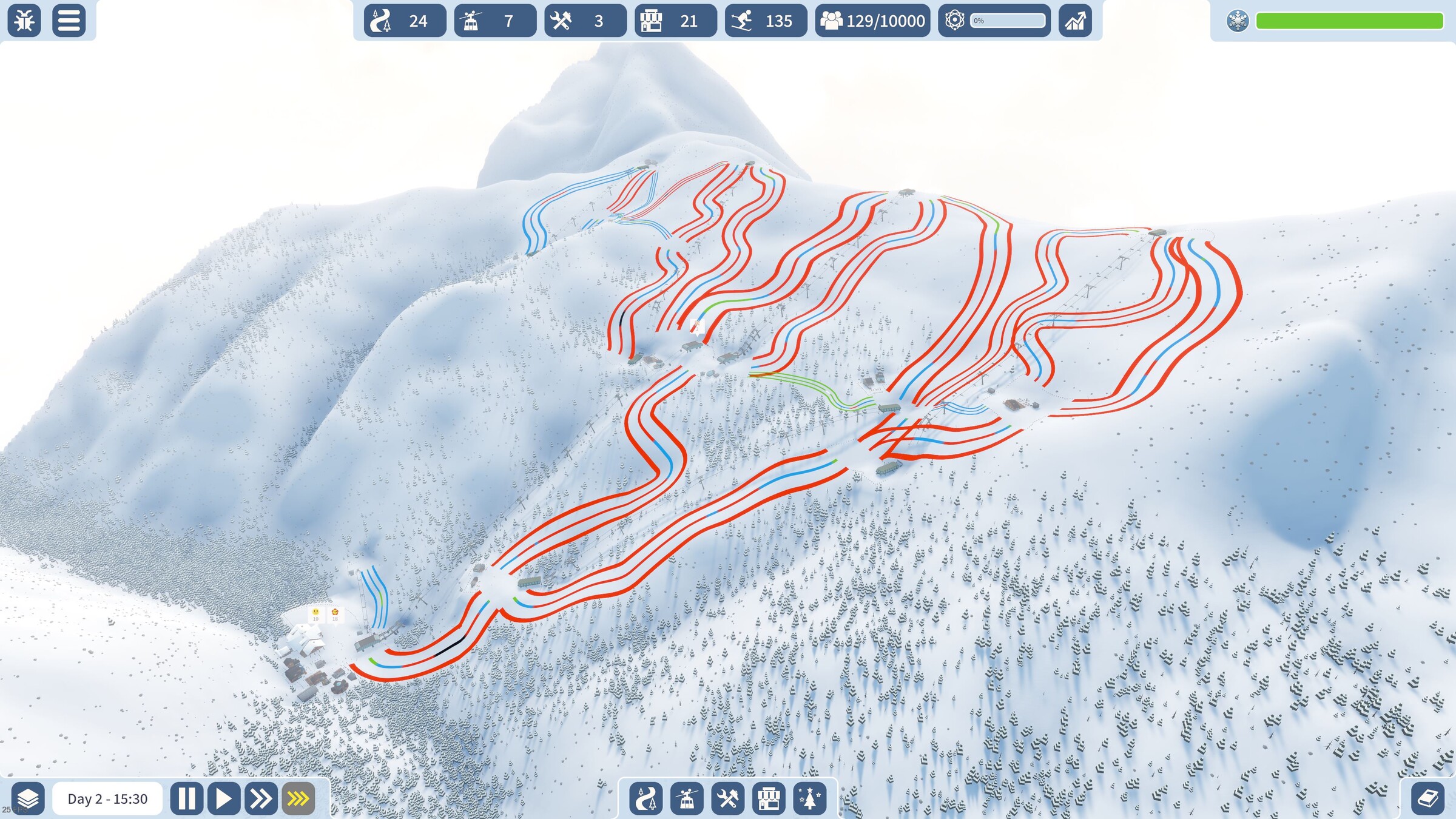Show the skiers count panel

click(766, 21)
